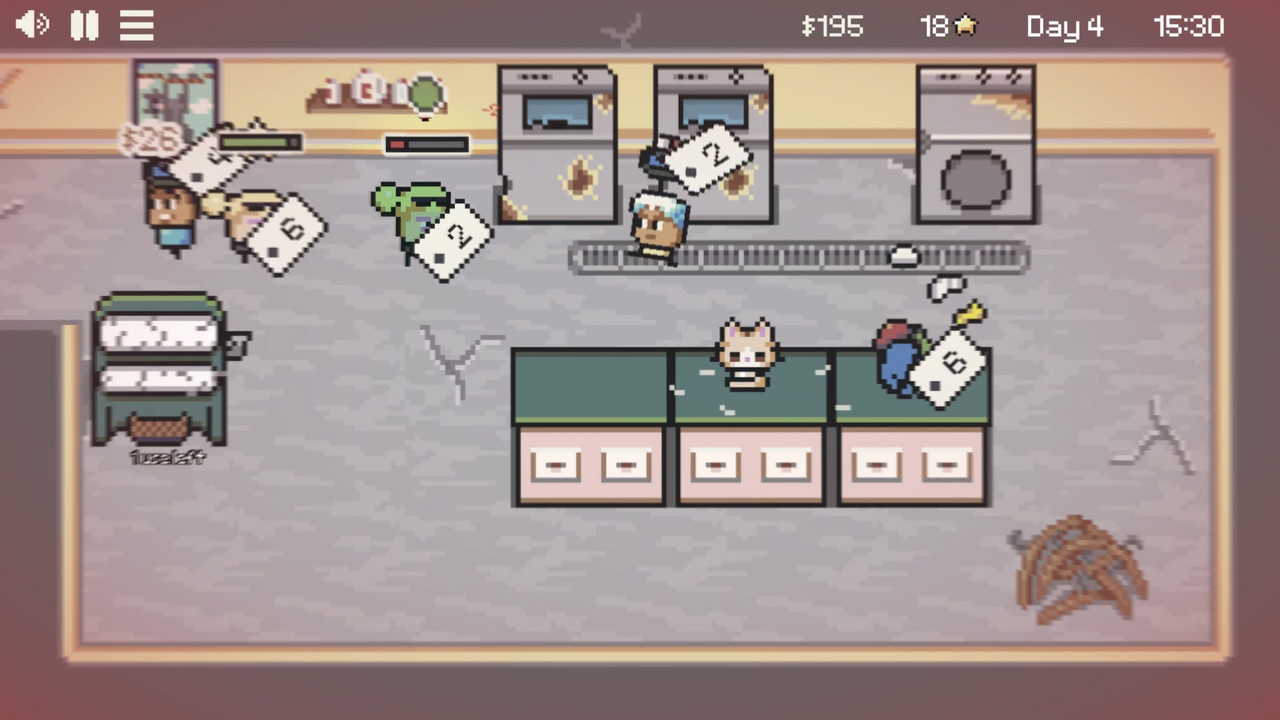
Task: Pick up the soap item on the conveyor belt
Action: [x=905, y=255]
